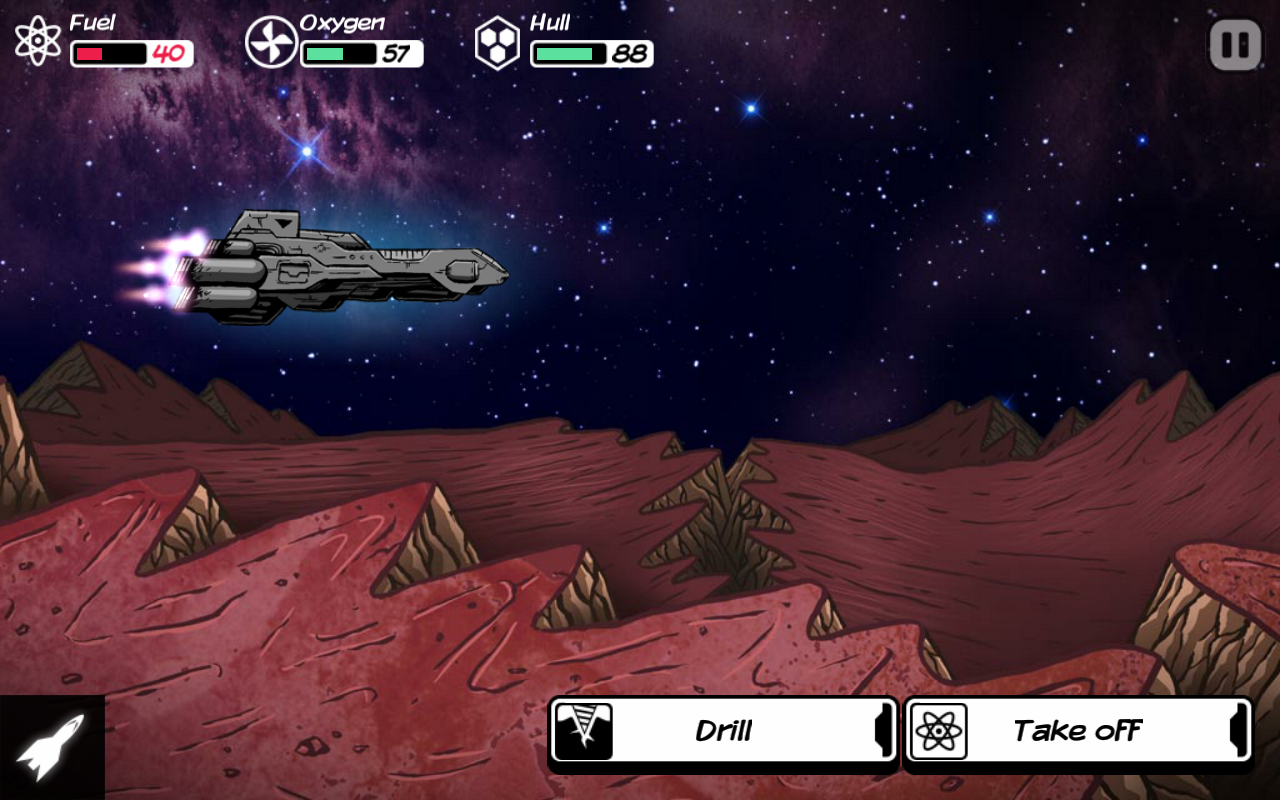Choose the Drill action
Screen dimensions: 1280x800
[723, 731]
